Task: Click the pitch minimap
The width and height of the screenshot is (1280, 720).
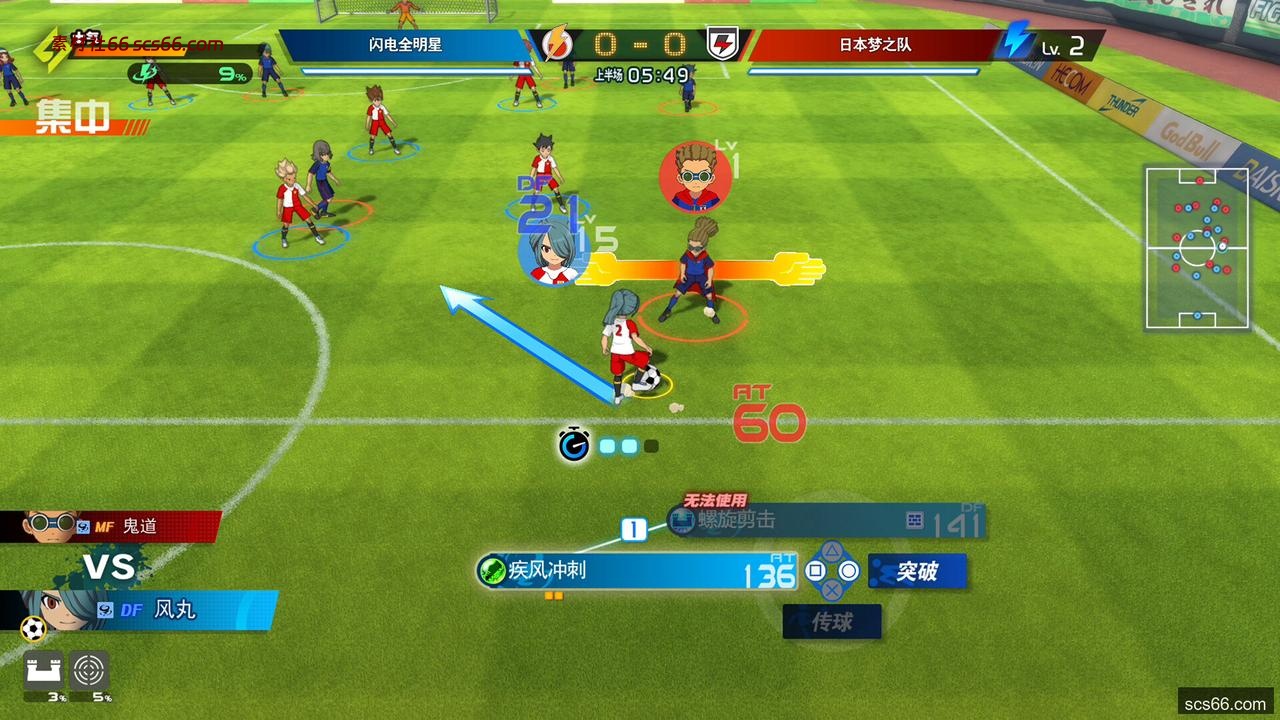Action: 1197,248
